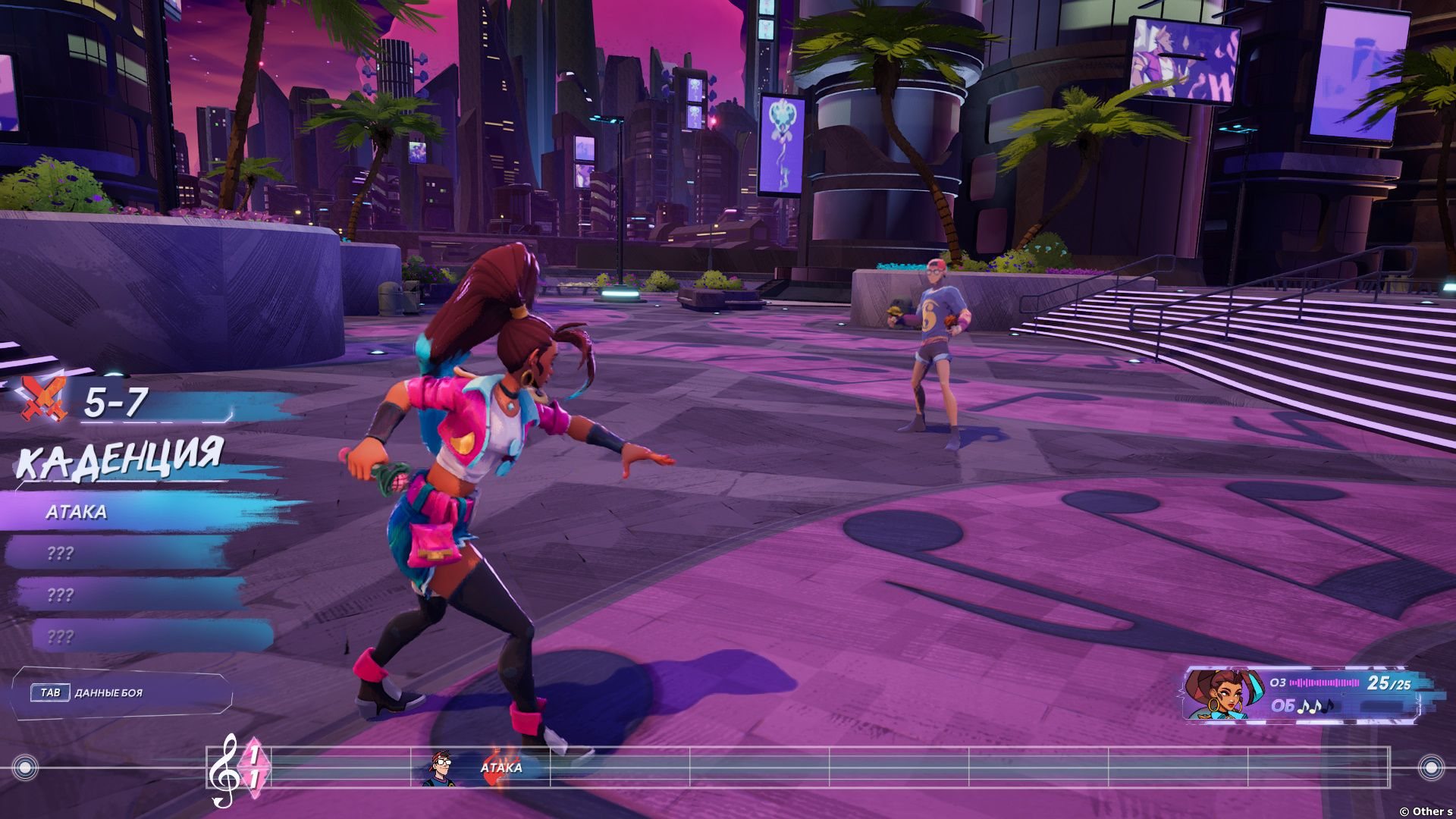Click the treble clef icon on the timeline

(x=224, y=770)
